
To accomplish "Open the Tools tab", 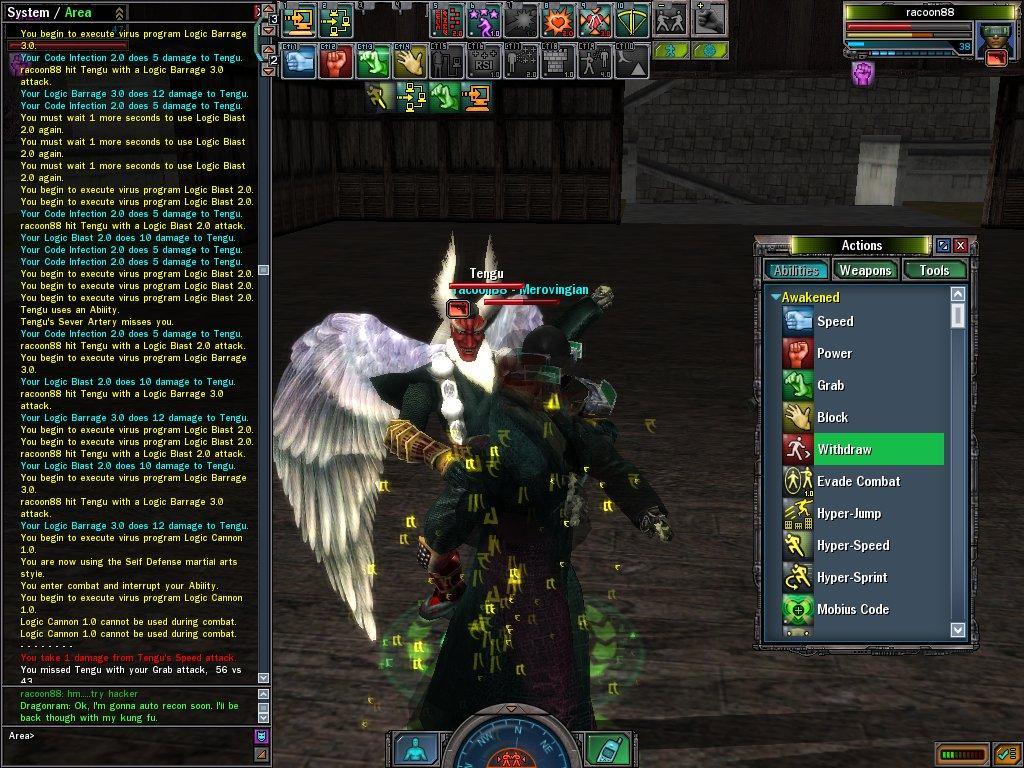I will click(934, 270).
